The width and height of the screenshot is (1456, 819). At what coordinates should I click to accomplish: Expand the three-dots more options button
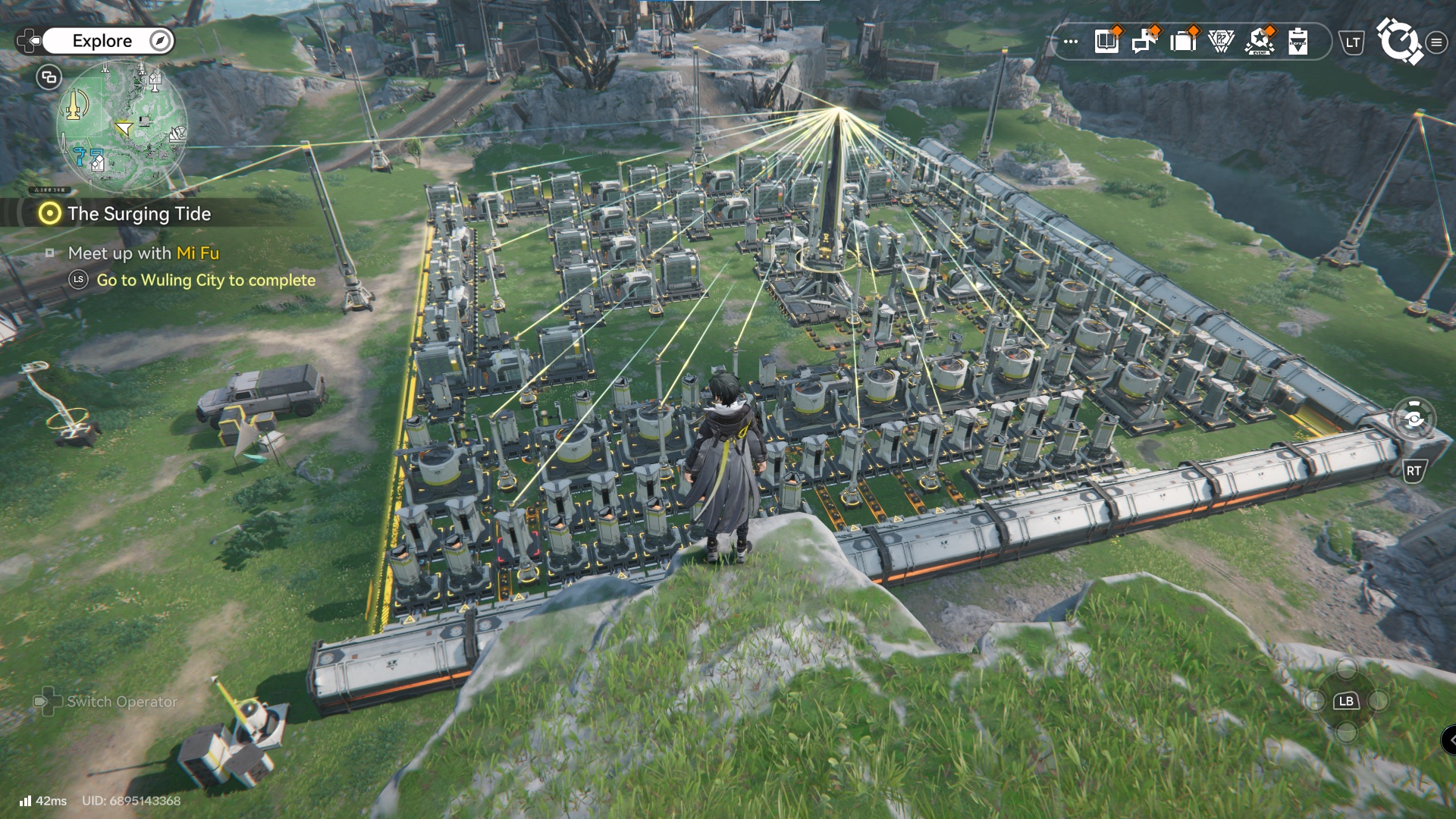1071,42
